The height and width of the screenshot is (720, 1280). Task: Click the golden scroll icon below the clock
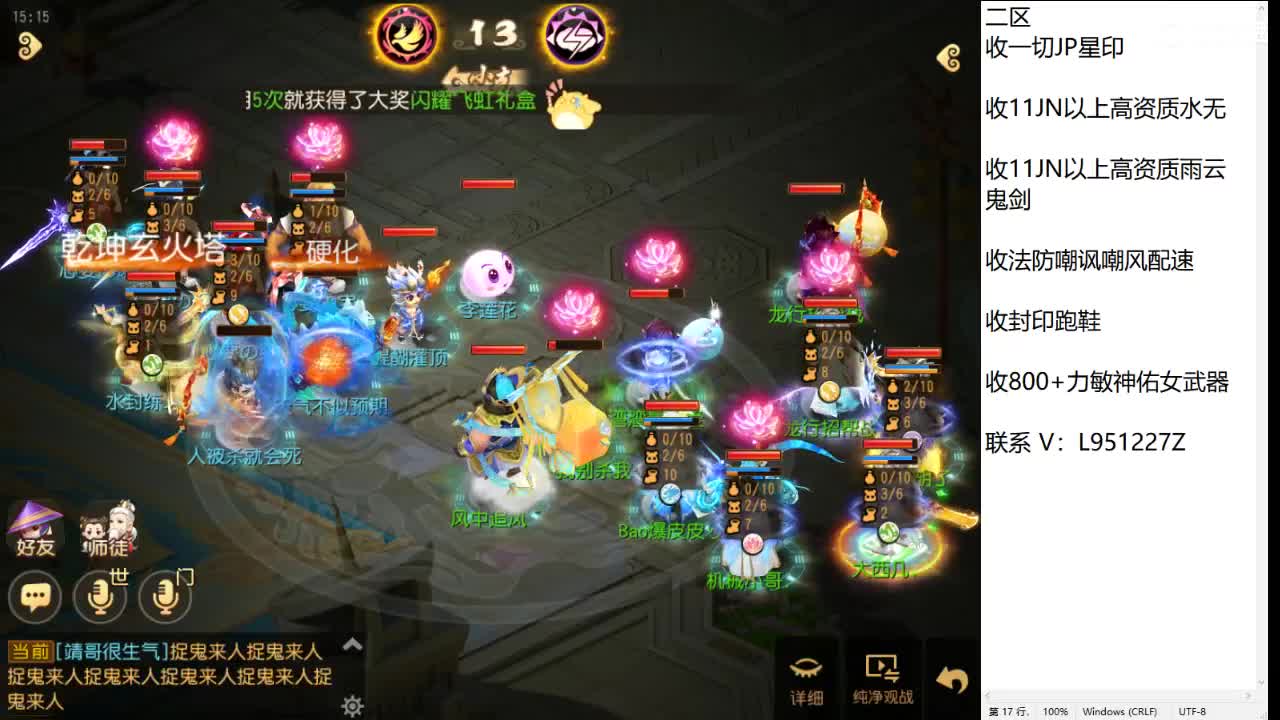(29, 47)
